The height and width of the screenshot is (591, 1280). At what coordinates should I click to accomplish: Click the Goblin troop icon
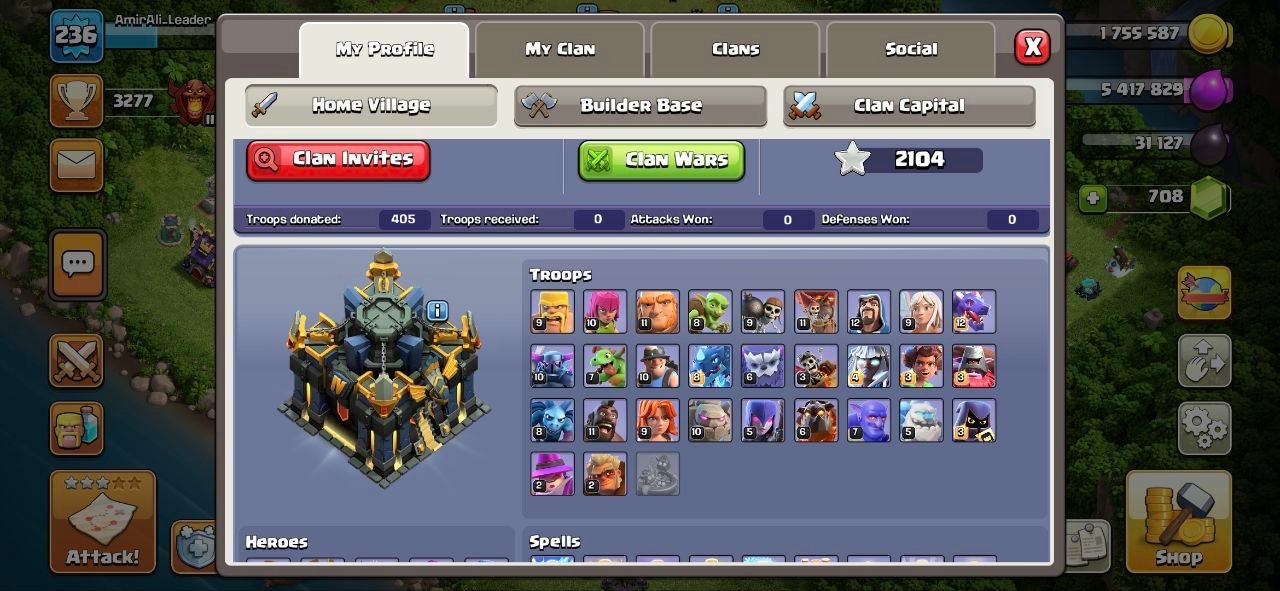[710, 312]
